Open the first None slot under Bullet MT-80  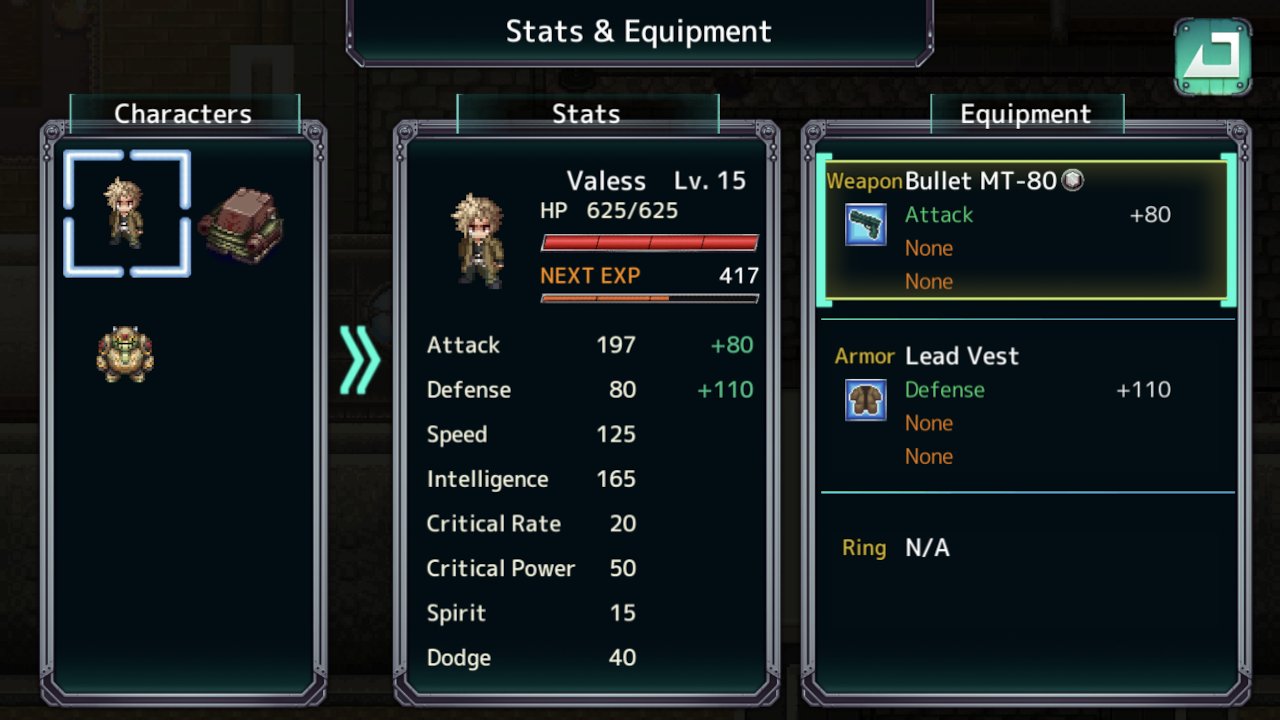pos(929,248)
